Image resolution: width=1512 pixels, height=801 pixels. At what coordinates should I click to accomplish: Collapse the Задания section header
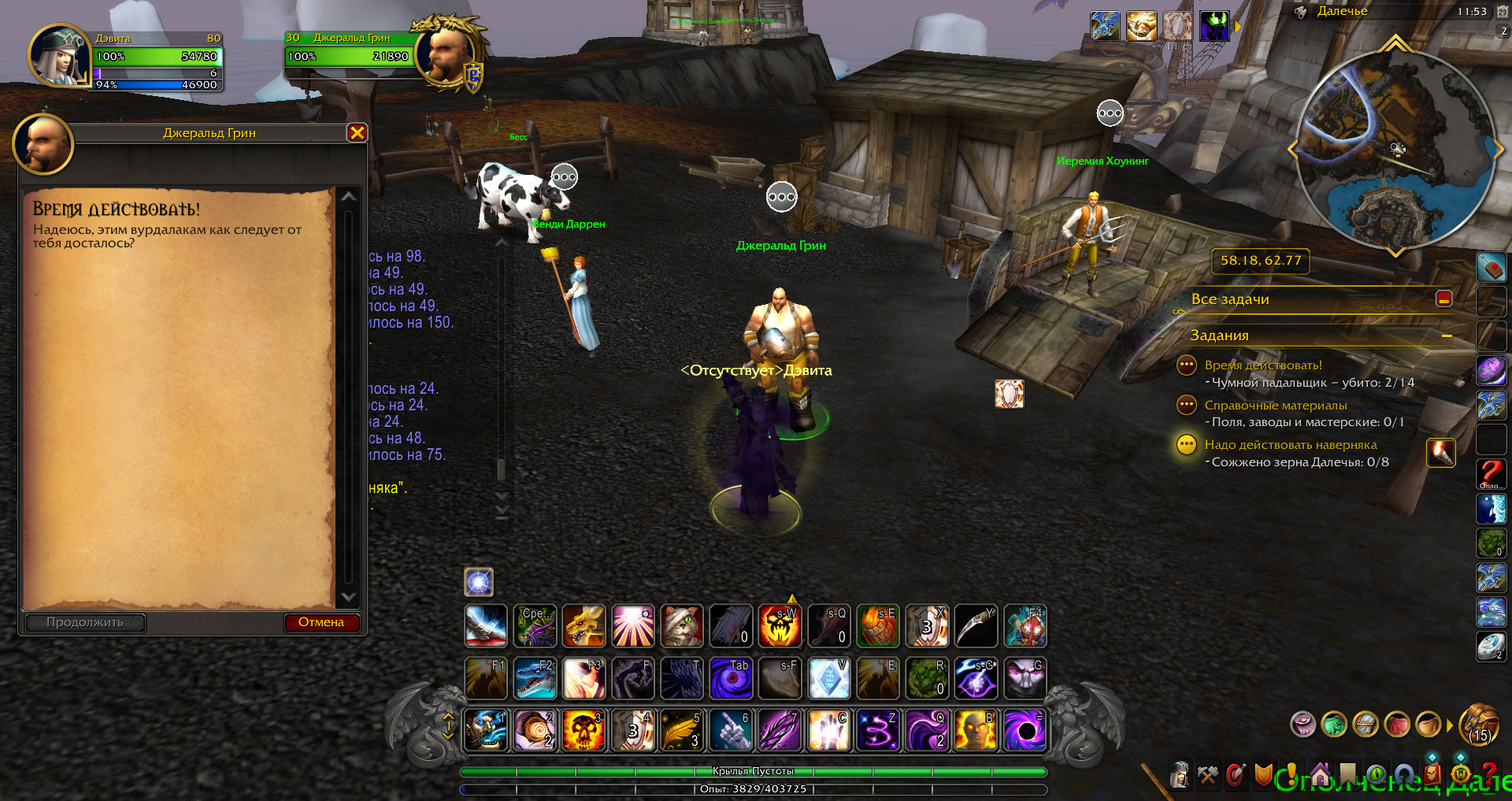pyautogui.click(x=1447, y=336)
